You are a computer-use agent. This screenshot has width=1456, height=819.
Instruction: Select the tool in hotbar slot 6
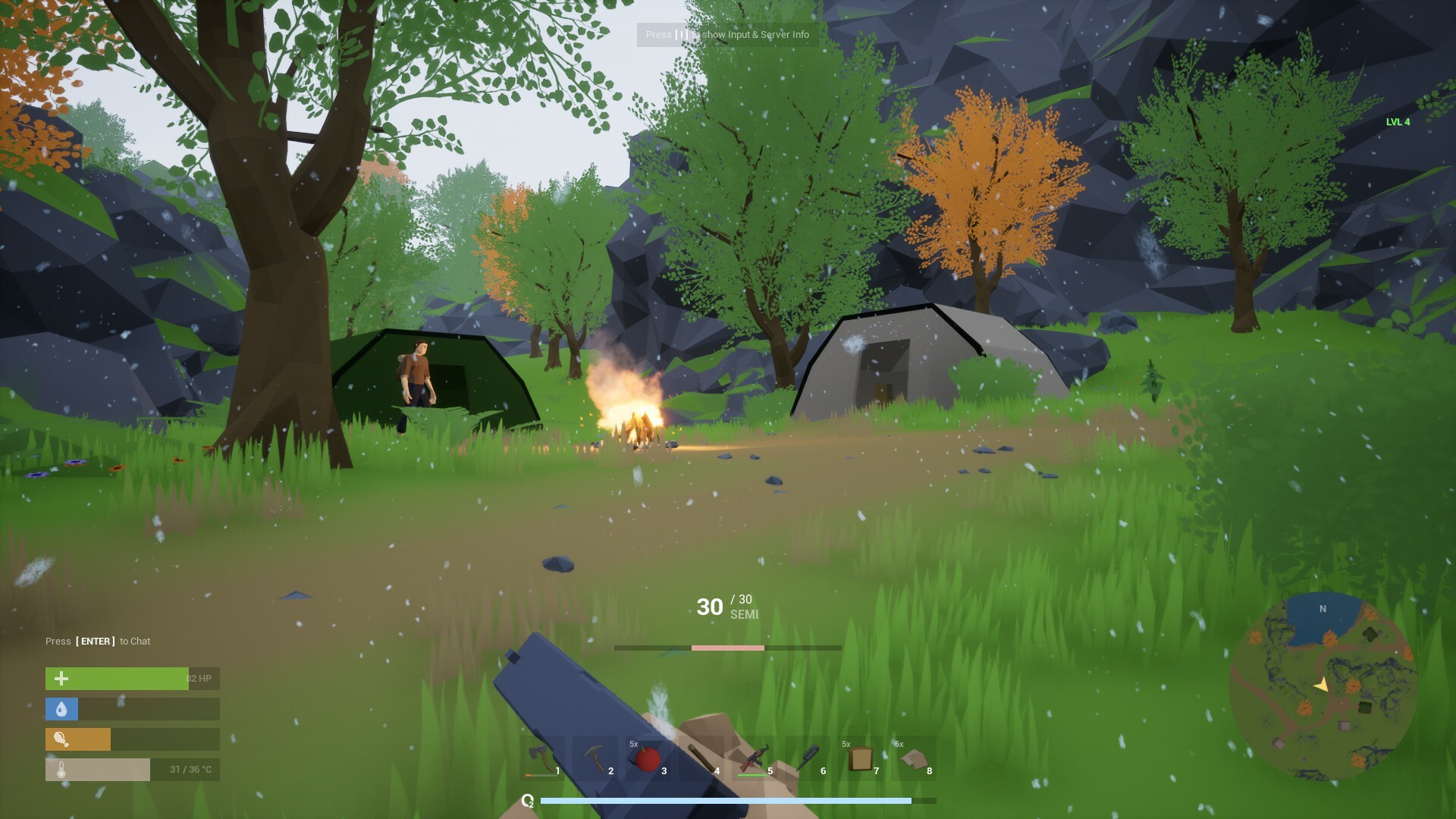point(808,757)
